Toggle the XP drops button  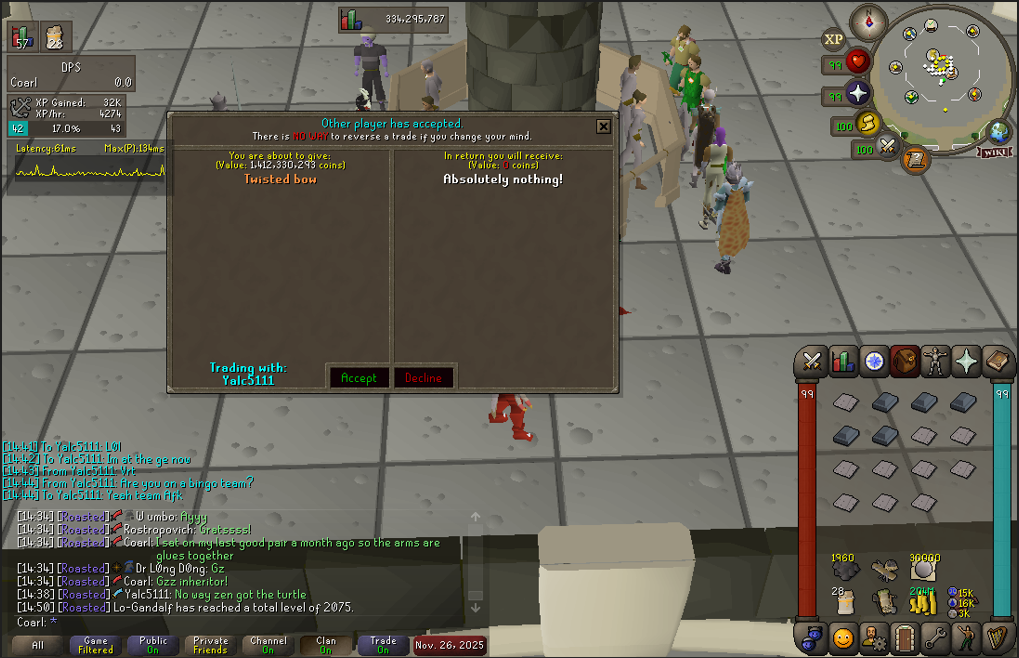tap(834, 40)
